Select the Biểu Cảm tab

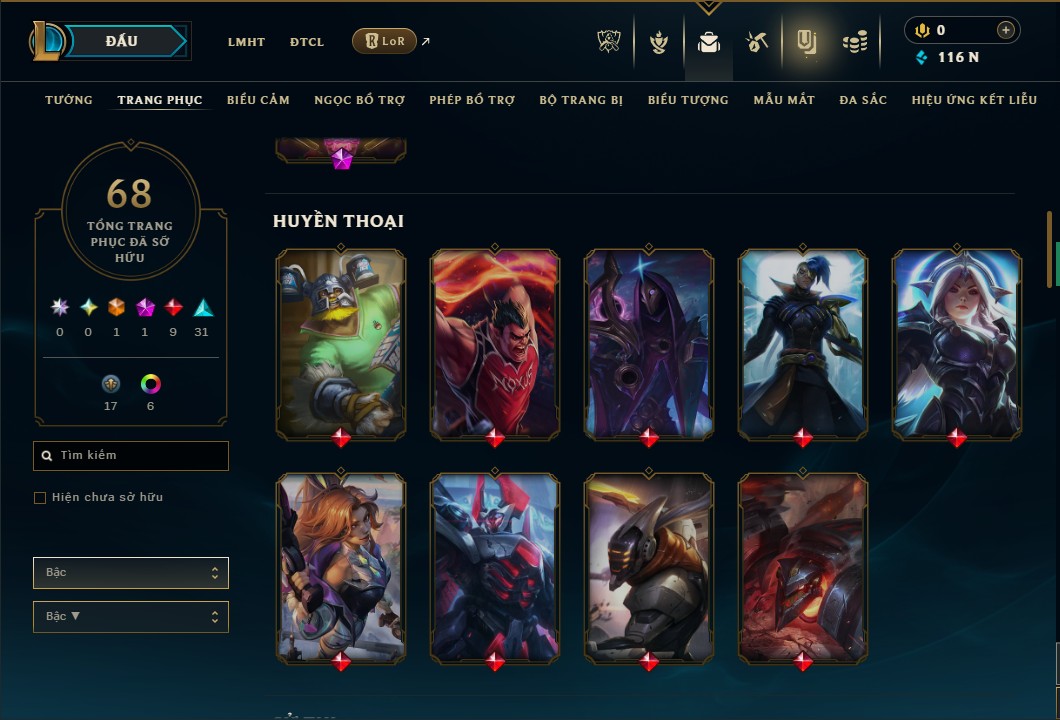258,100
